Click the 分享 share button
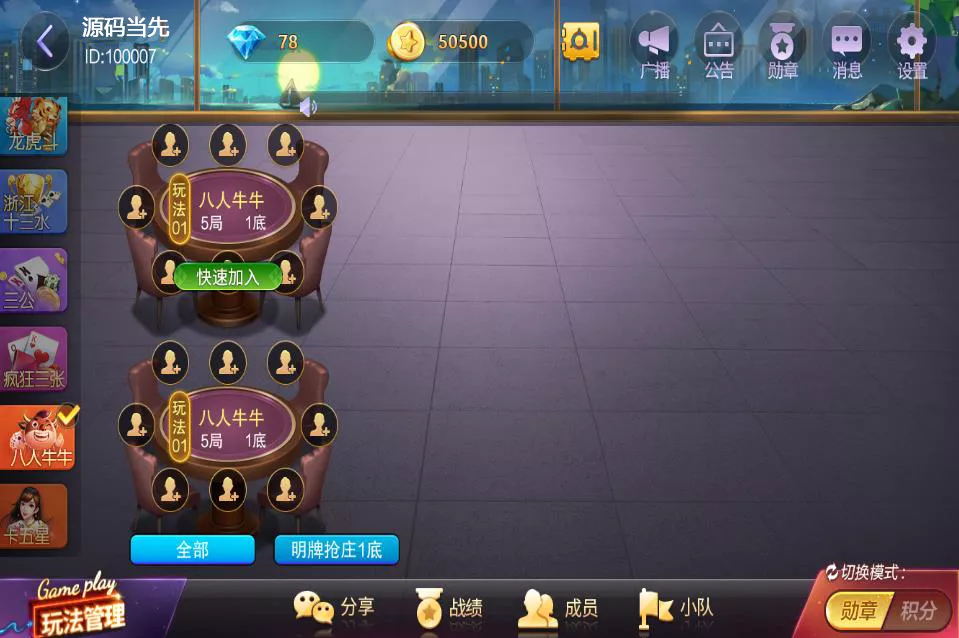 (x=335, y=607)
